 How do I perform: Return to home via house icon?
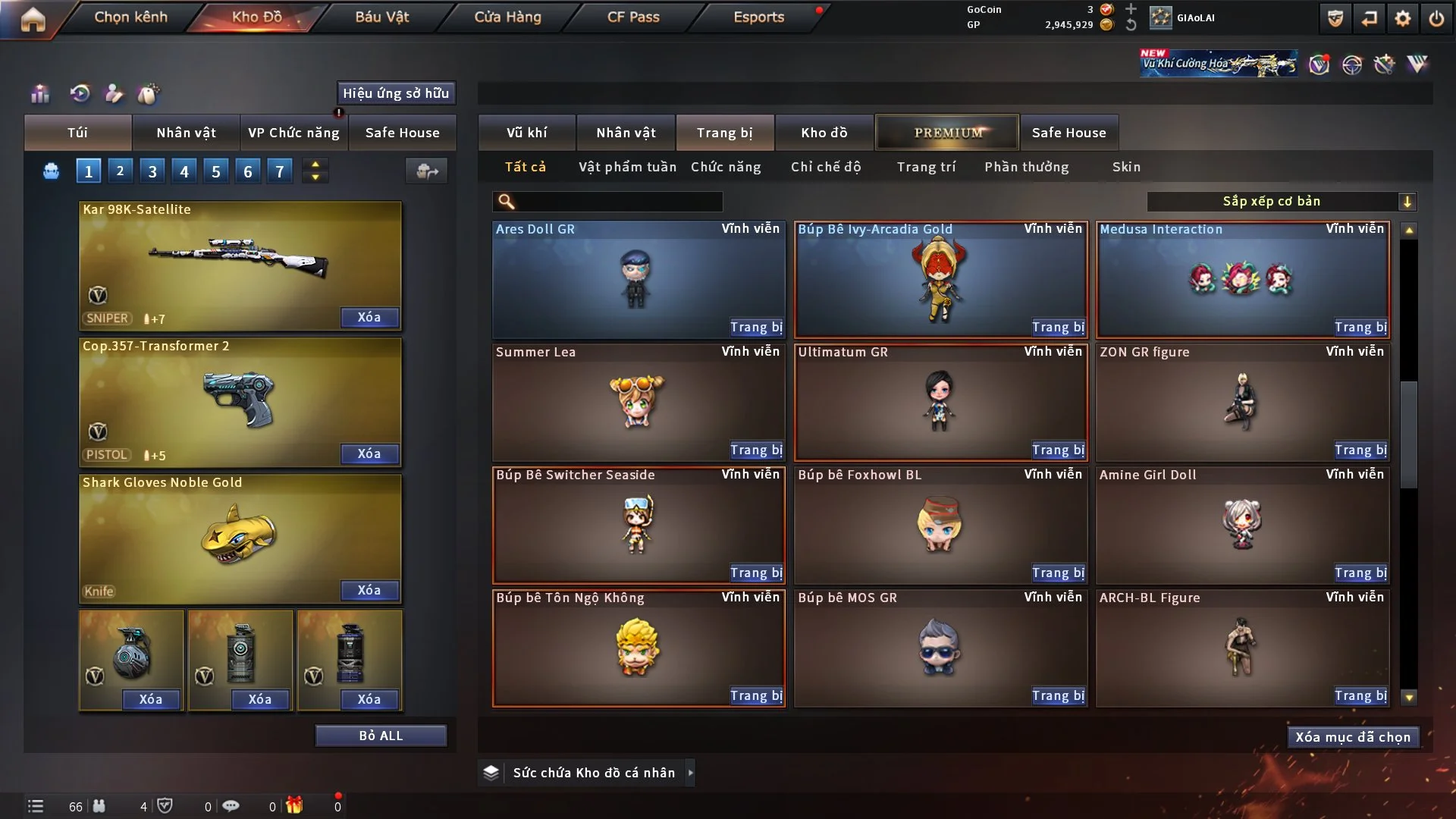[x=33, y=19]
